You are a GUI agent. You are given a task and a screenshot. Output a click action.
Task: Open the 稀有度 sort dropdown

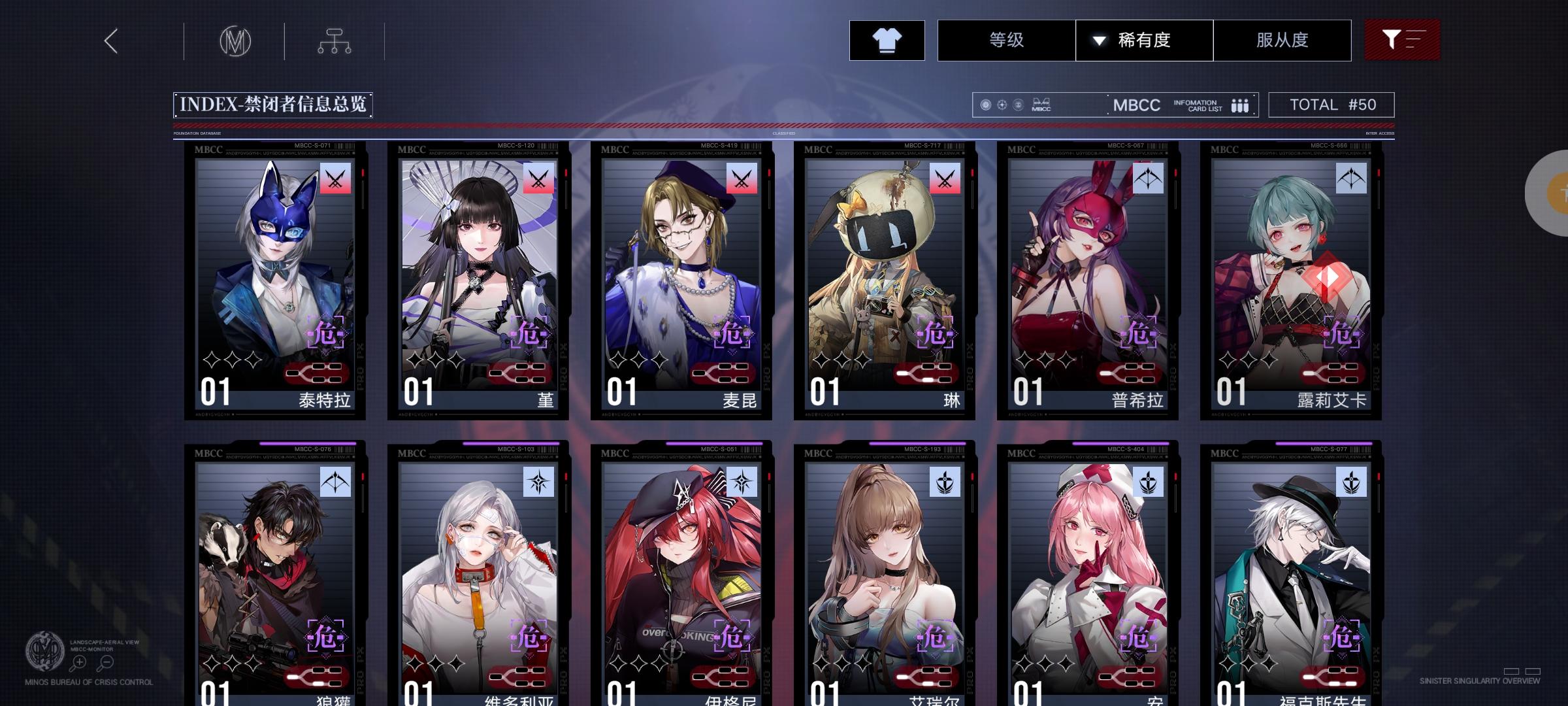(x=1152, y=40)
